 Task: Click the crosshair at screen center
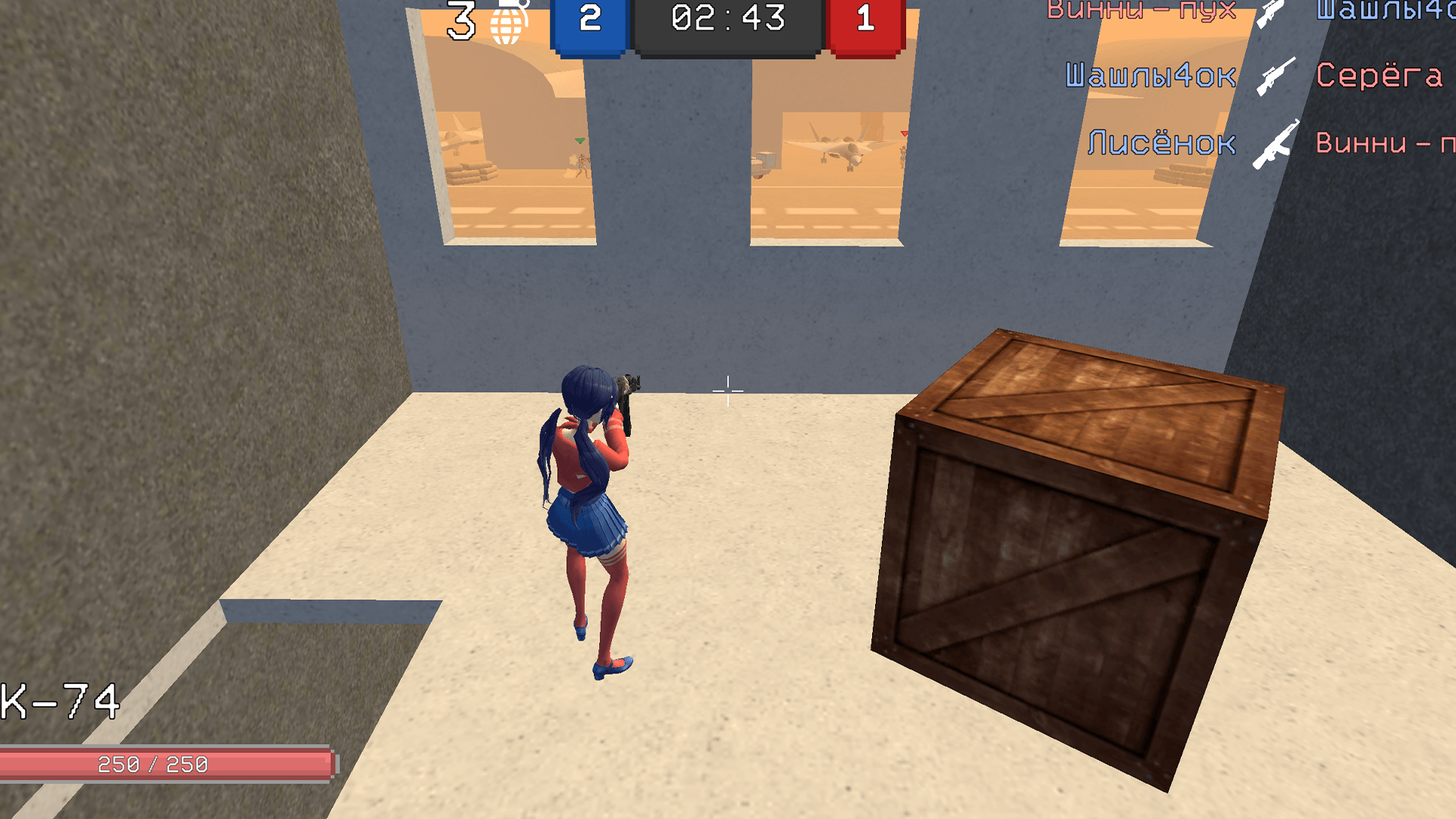pyautogui.click(x=726, y=391)
